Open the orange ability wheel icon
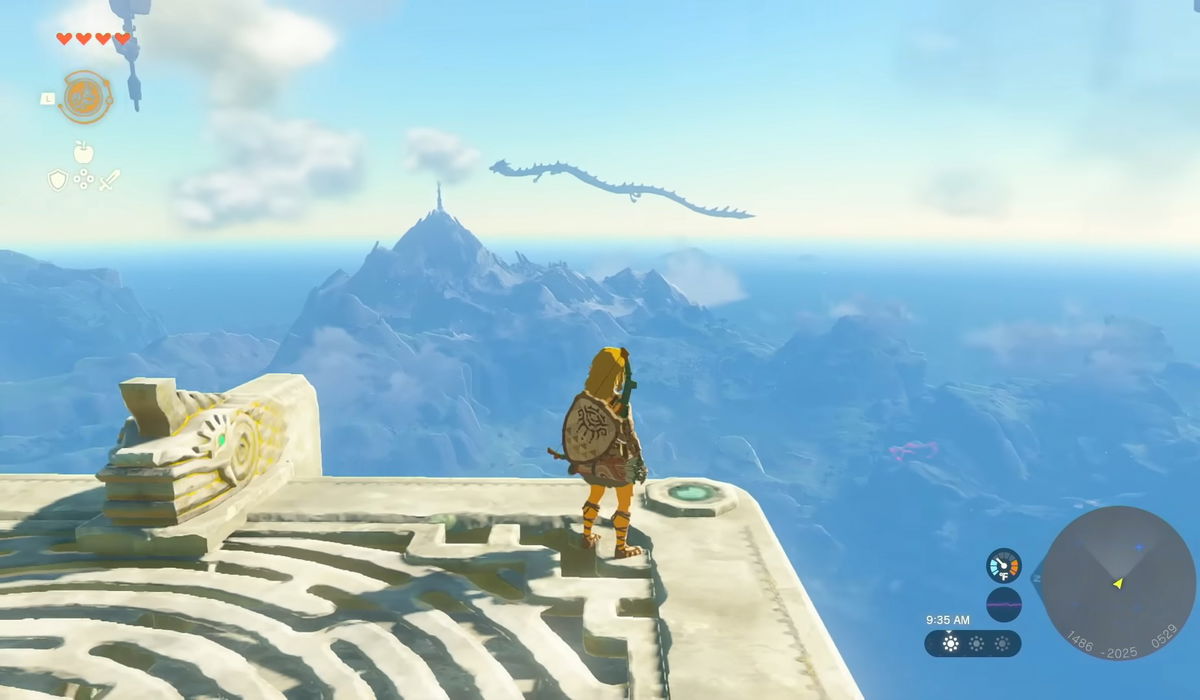1200x700 pixels. pos(85,97)
